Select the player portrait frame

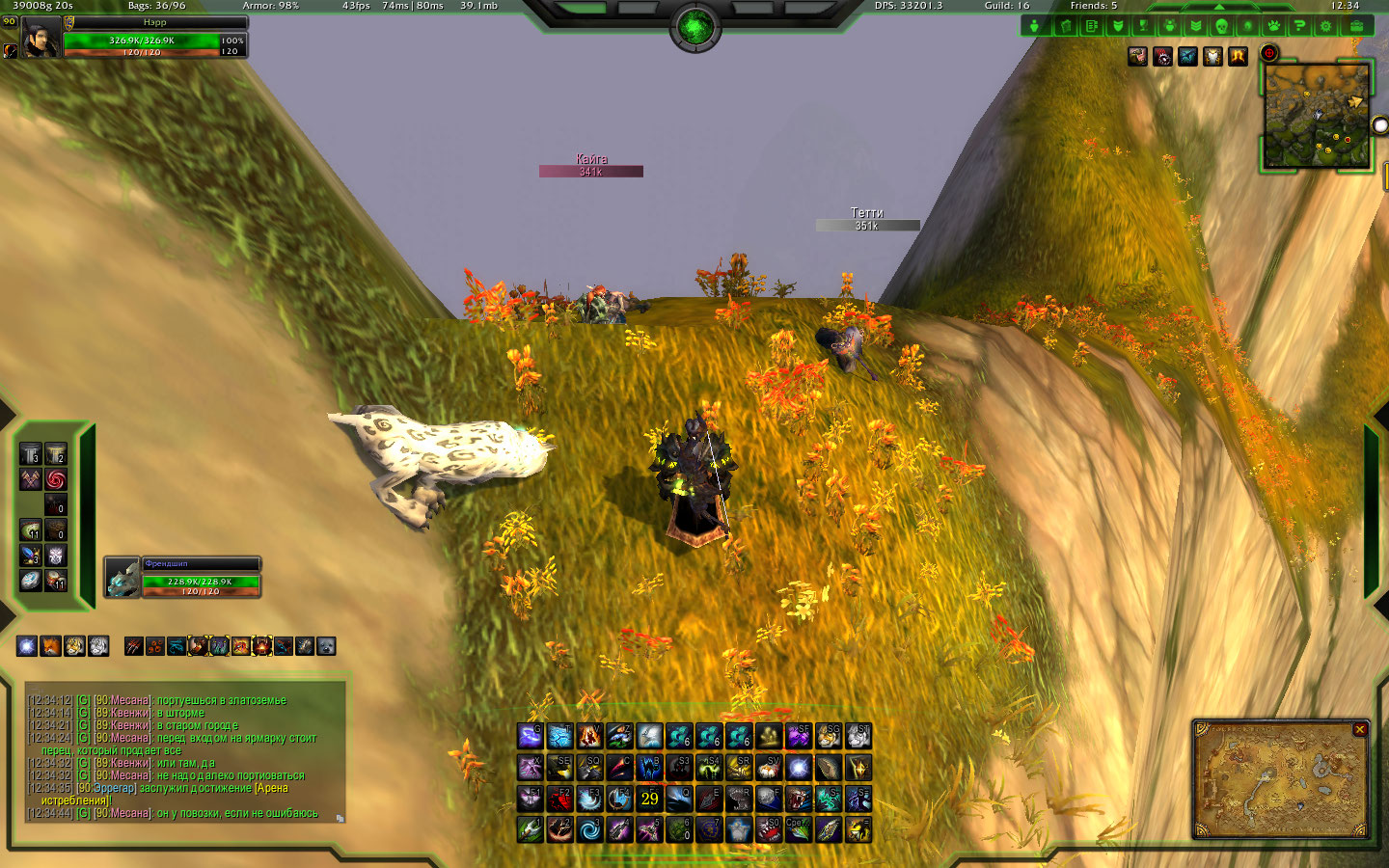[41, 39]
